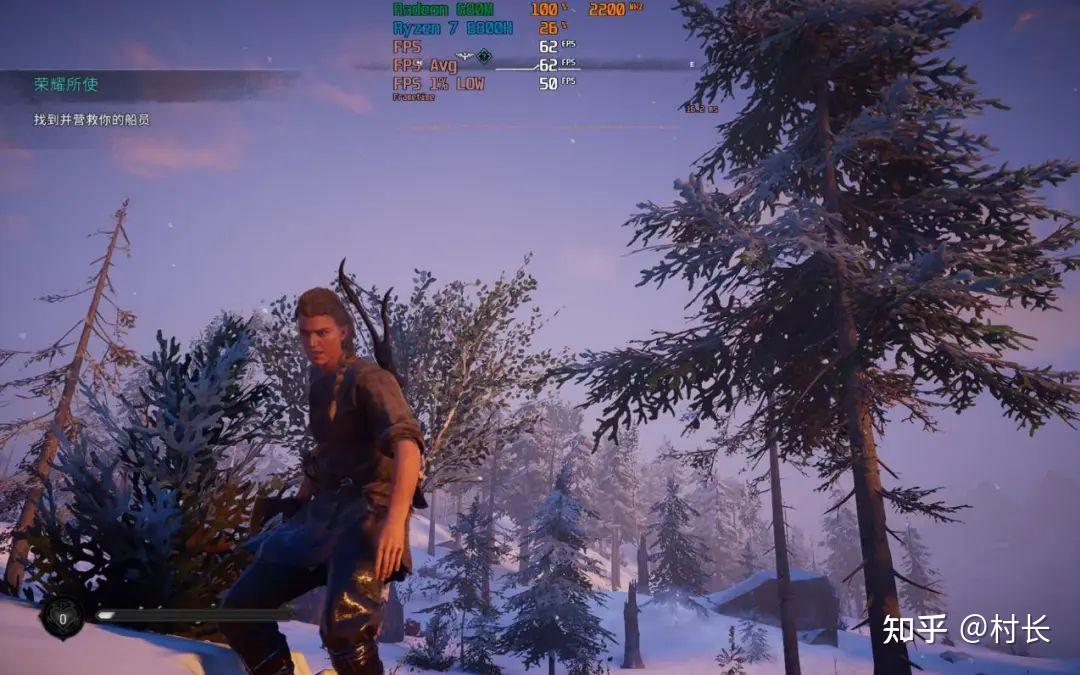
Task: Click the round ration badge showing 0
Action: tap(62, 619)
